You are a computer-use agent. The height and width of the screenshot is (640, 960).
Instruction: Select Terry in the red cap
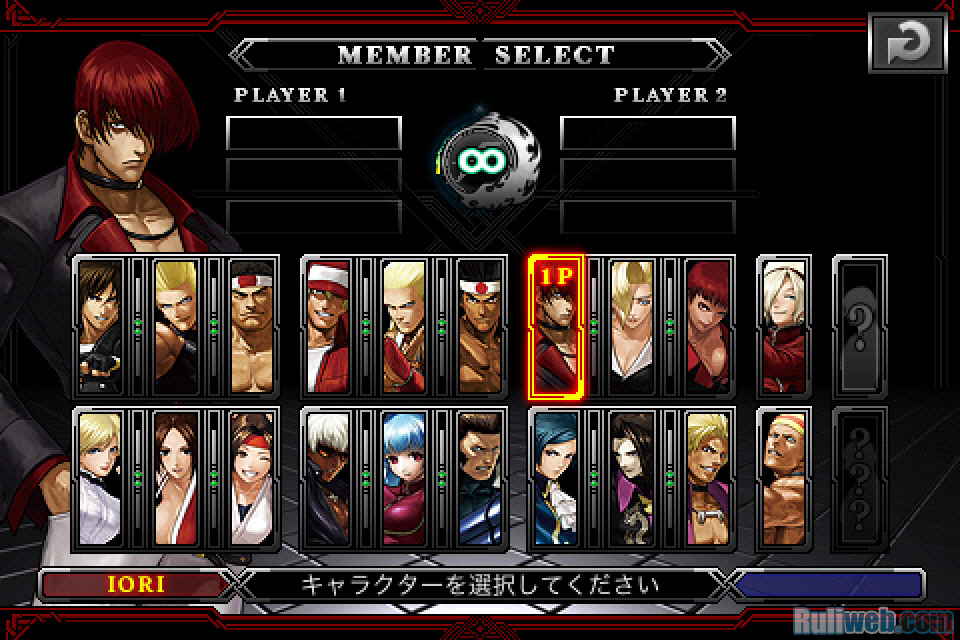[x=328, y=325]
